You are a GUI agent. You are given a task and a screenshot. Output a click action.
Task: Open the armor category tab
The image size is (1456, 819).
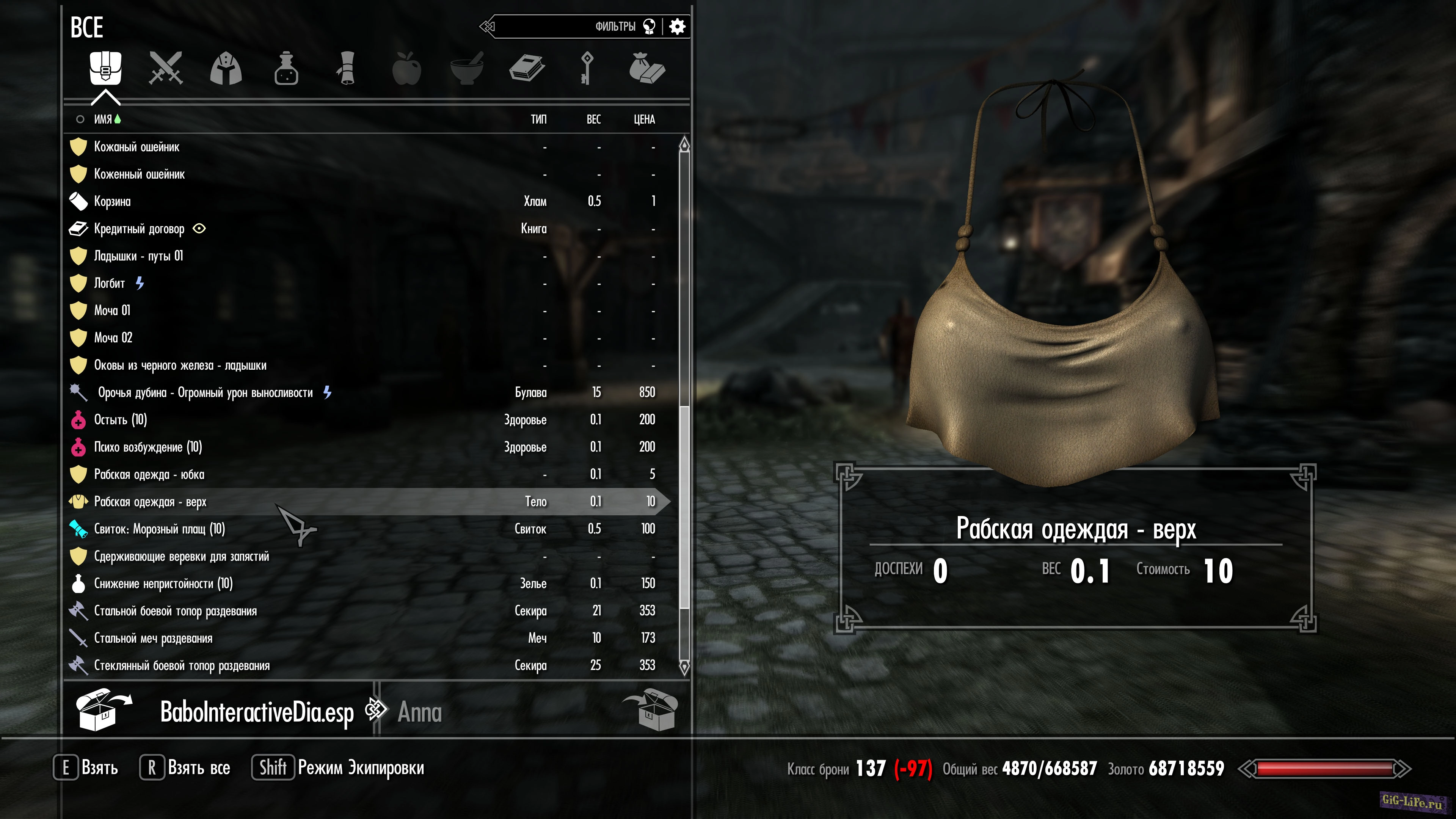click(x=226, y=68)
